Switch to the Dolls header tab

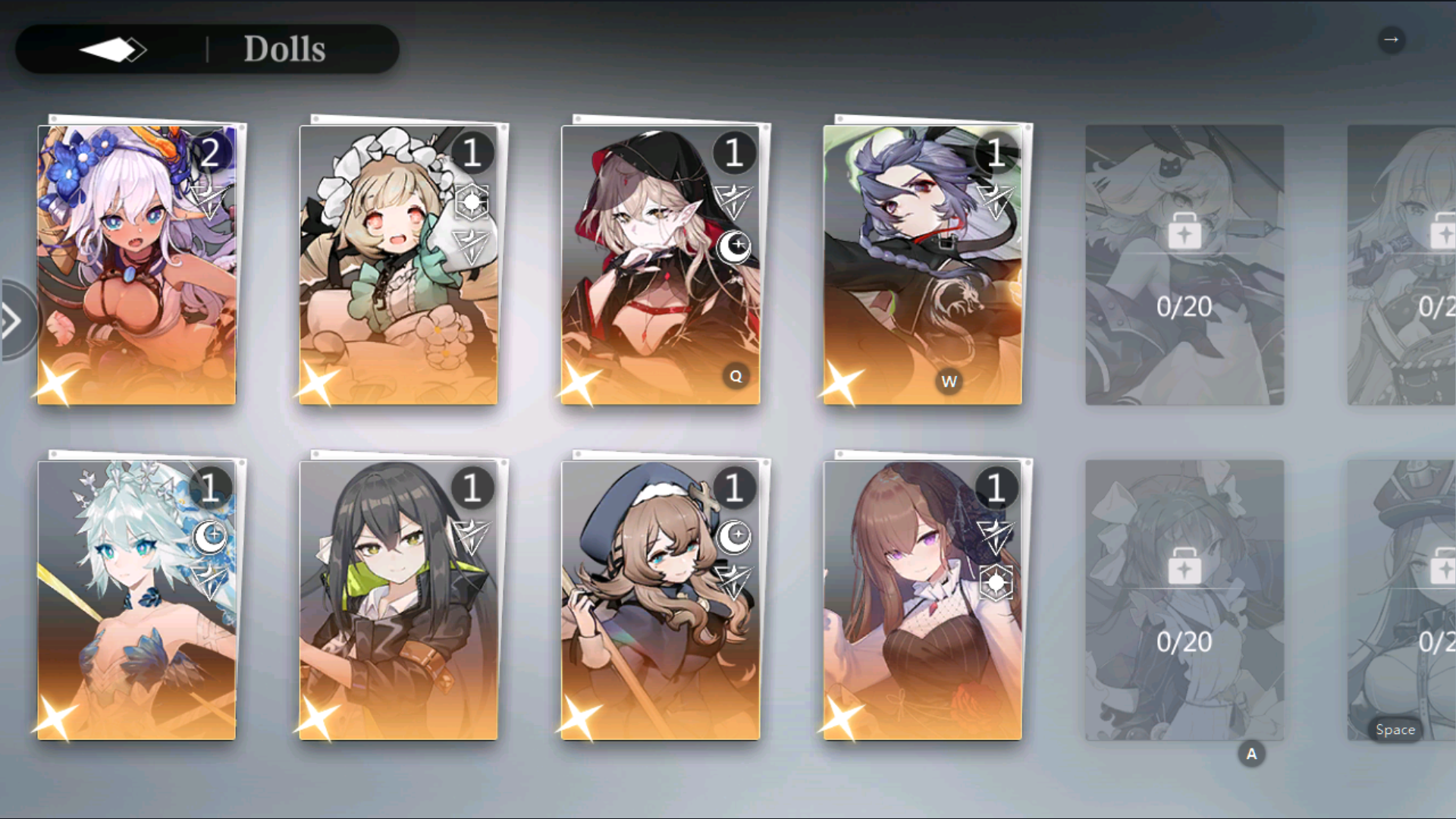[x=284, y=49]
